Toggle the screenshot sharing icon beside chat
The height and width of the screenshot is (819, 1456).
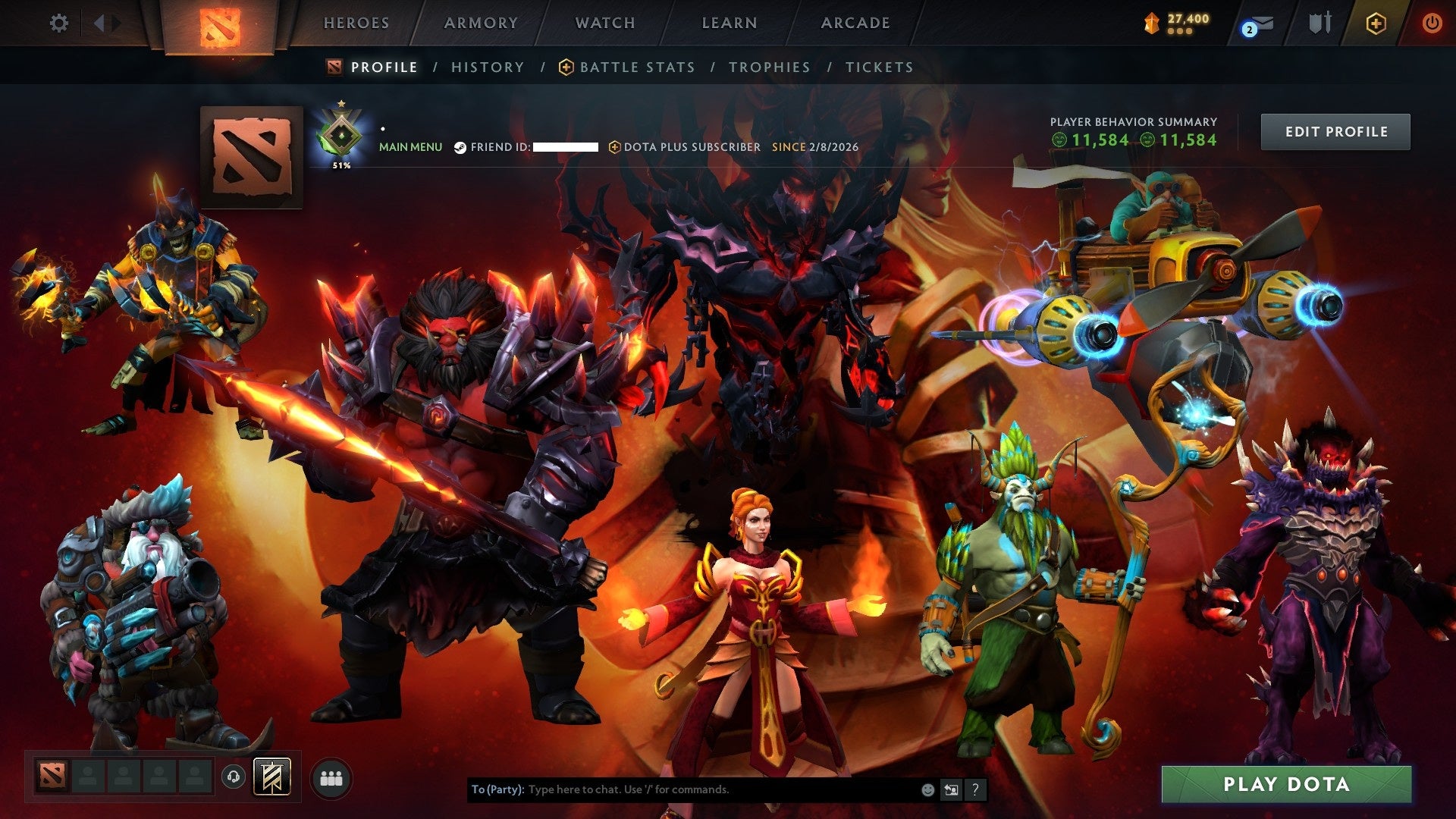coord(951,789)
